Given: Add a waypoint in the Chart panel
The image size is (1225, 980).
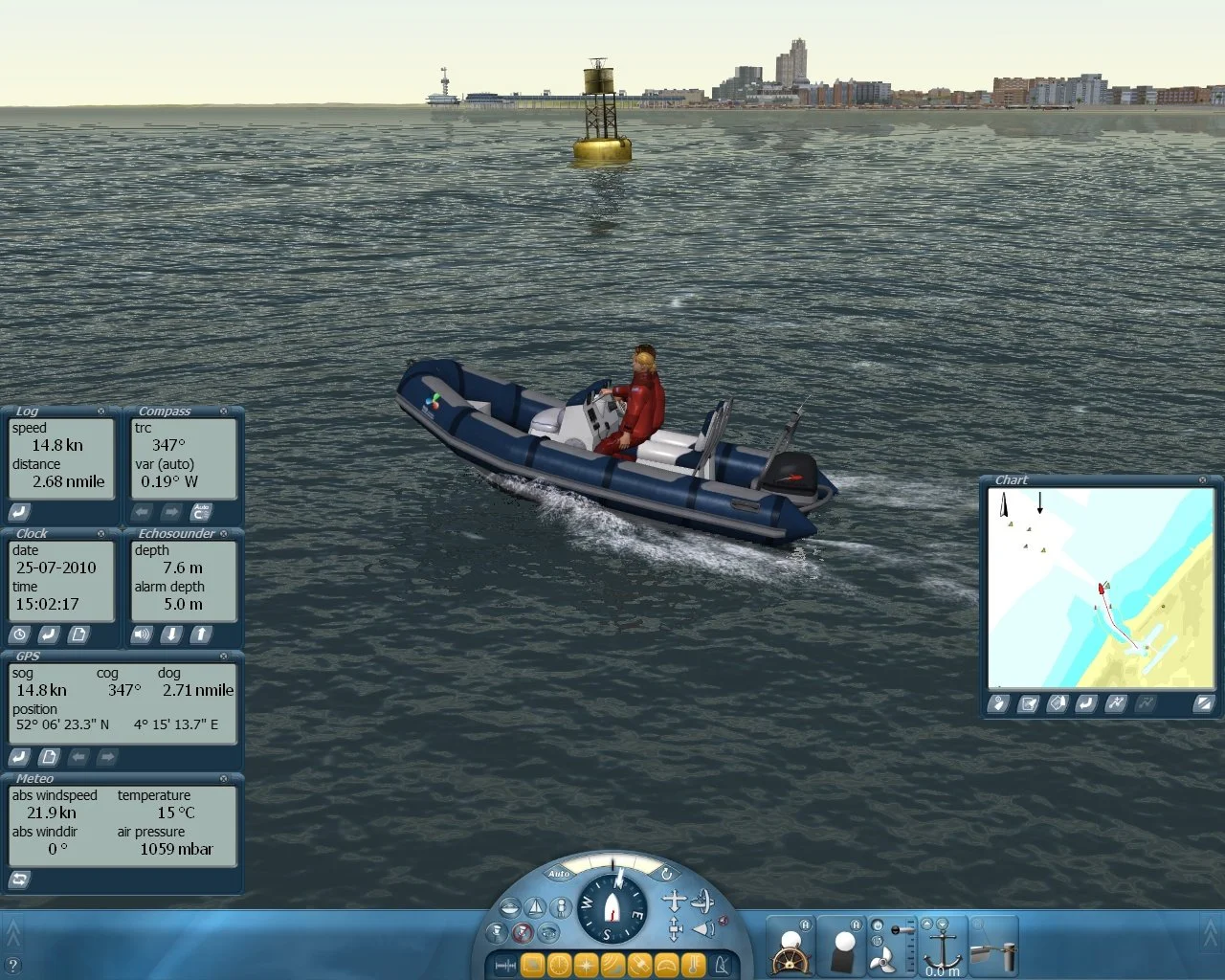Looking at the screenshot, I should pyautogui.click(x=1114, y=703).
